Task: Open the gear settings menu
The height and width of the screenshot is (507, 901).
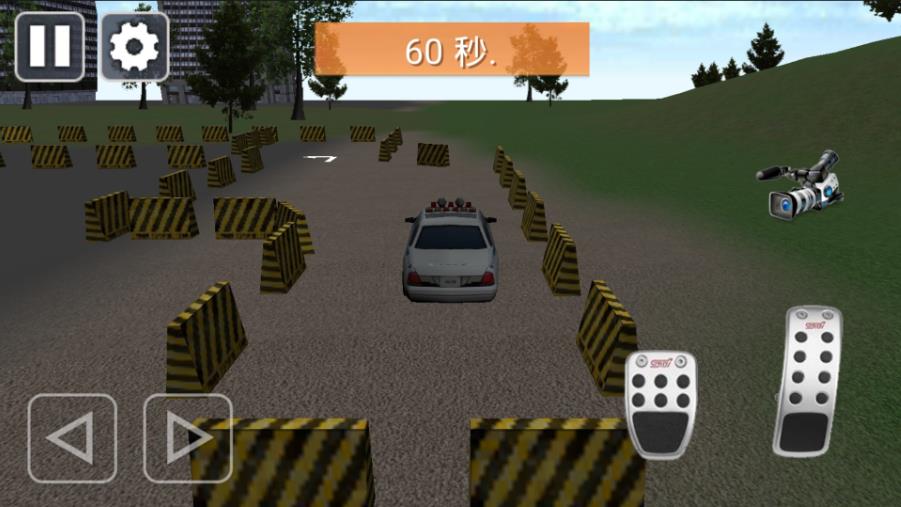Action: click(x=135, y=46)
